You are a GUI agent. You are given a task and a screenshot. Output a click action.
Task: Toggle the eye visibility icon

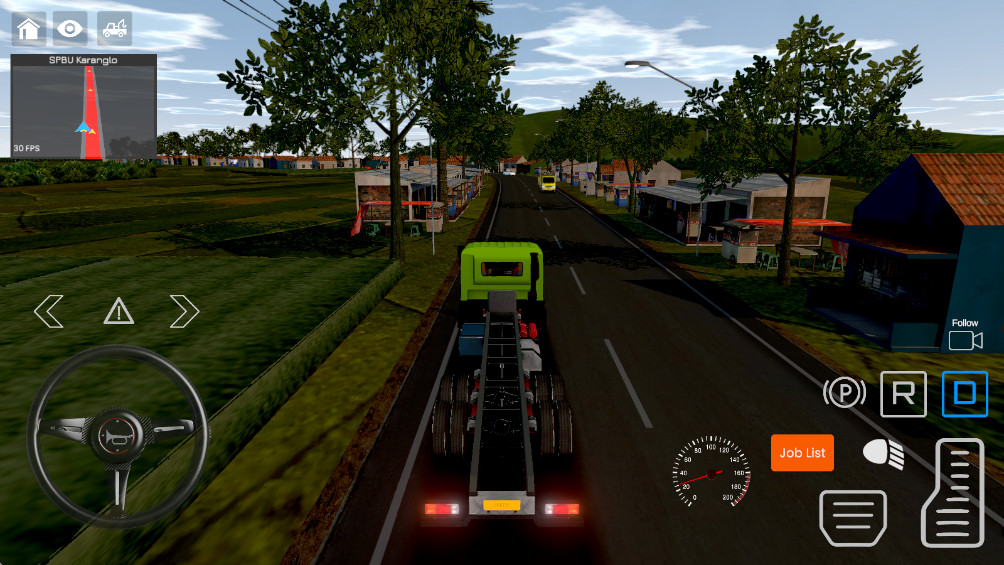70,28
